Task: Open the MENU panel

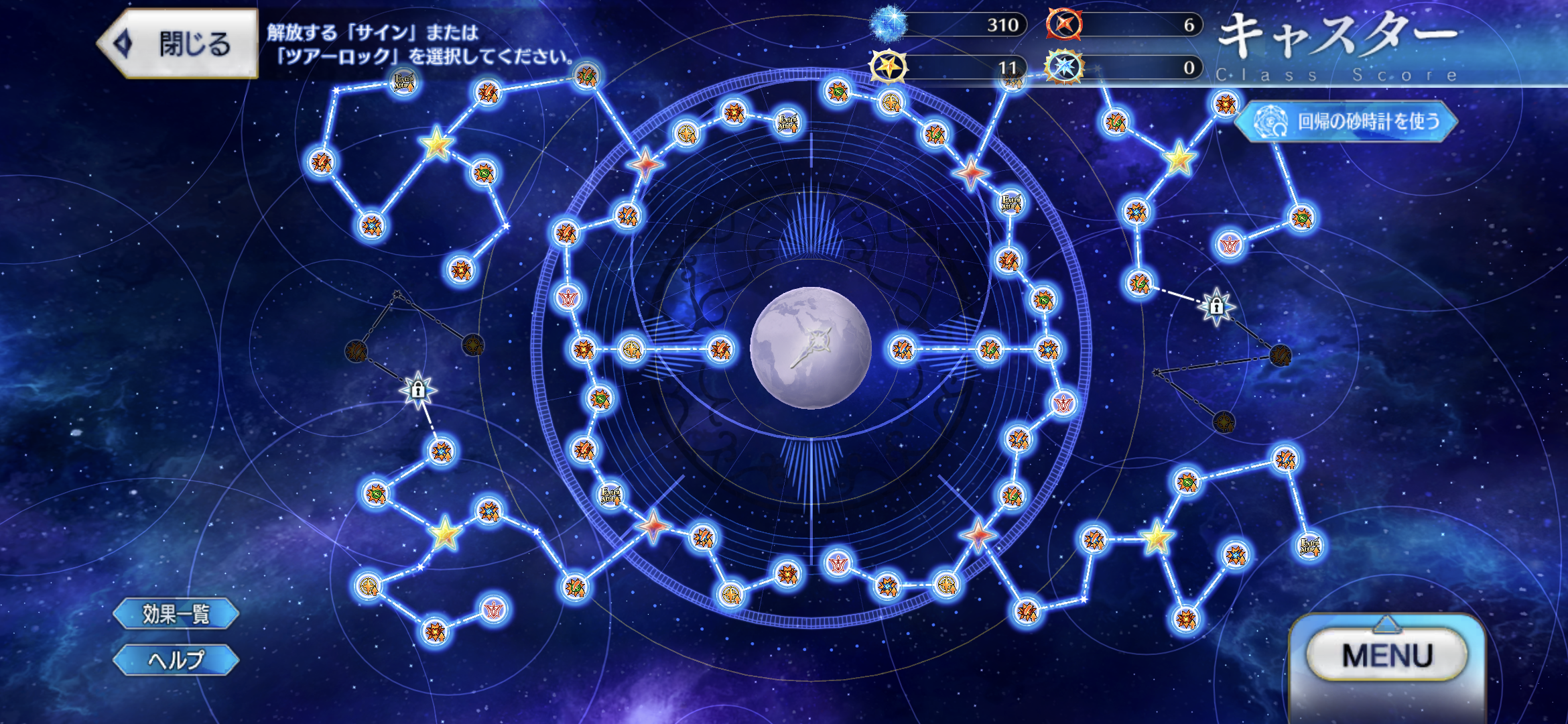Action: (x=1386, y=655)
